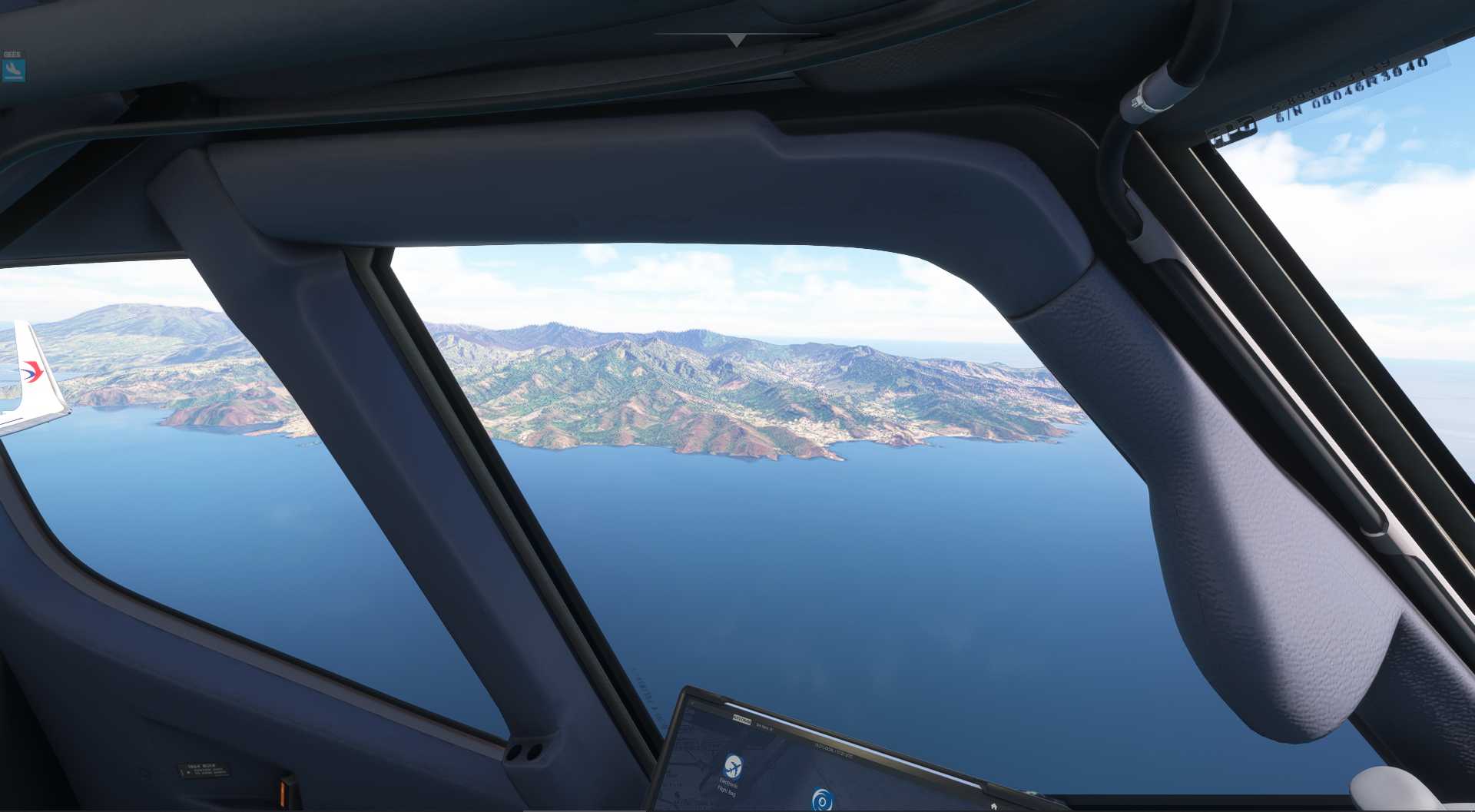Open the GEES landing overlay icon
Image resolution: width=1475 pixels, height=812 pixels.
[13, 69]
